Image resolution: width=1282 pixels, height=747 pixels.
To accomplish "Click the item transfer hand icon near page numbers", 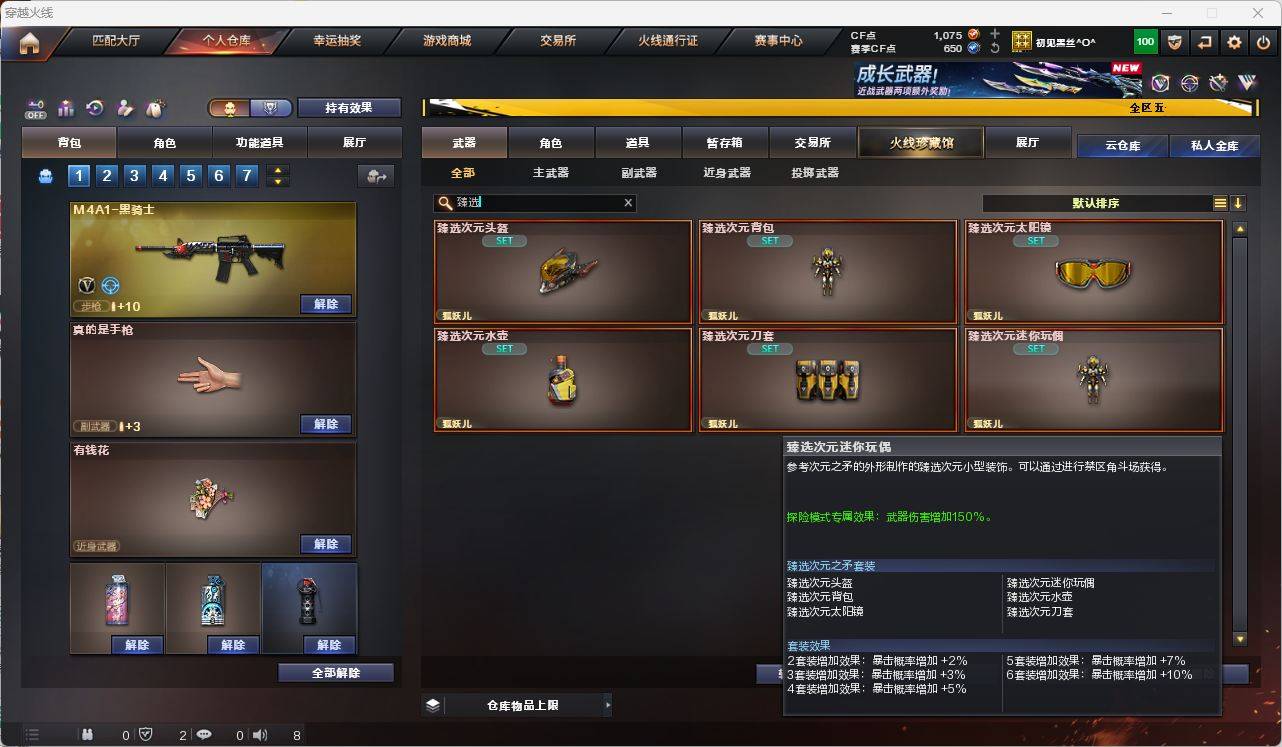I will 377,177.
